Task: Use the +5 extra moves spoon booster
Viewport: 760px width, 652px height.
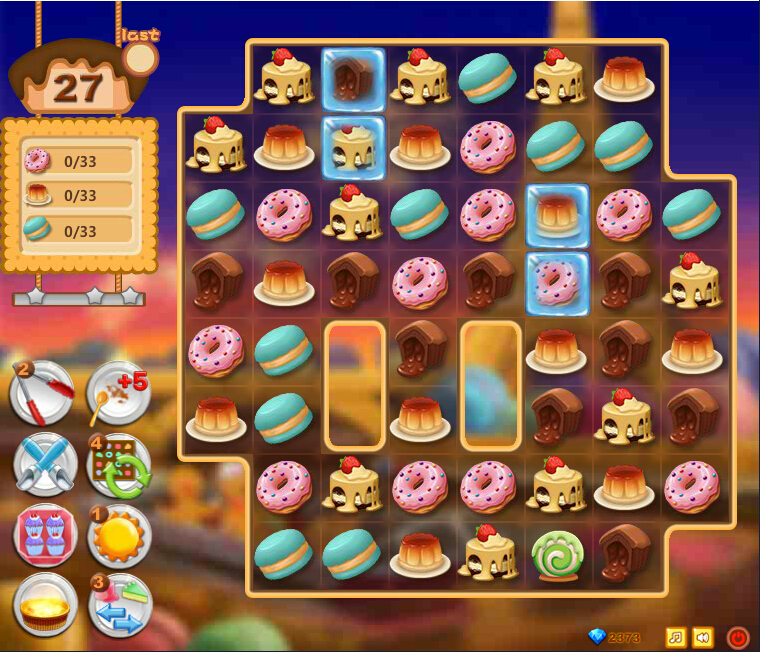Action: click(118, 393)
